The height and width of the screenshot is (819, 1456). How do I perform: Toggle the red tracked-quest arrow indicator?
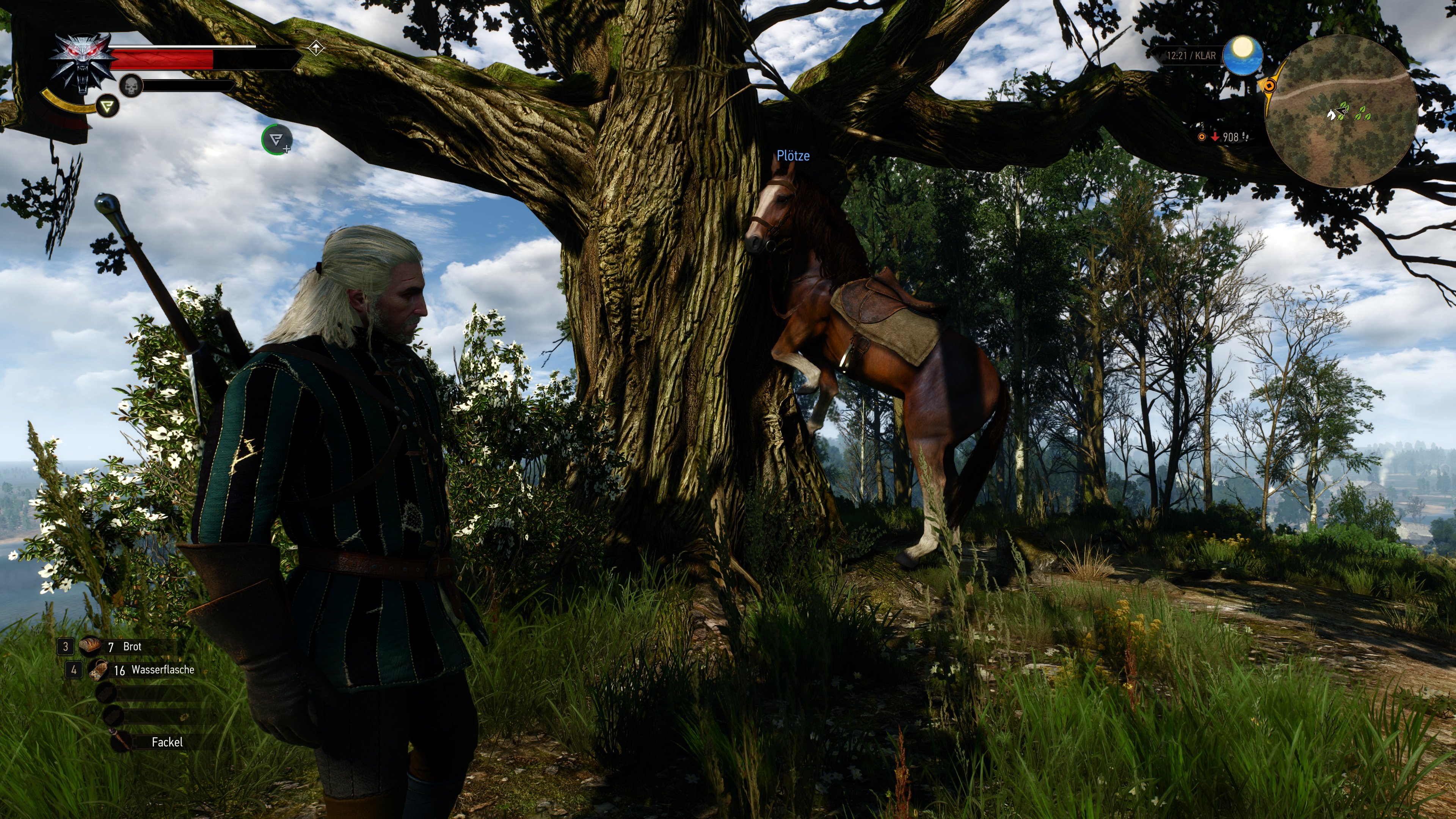click(1216, 138)
